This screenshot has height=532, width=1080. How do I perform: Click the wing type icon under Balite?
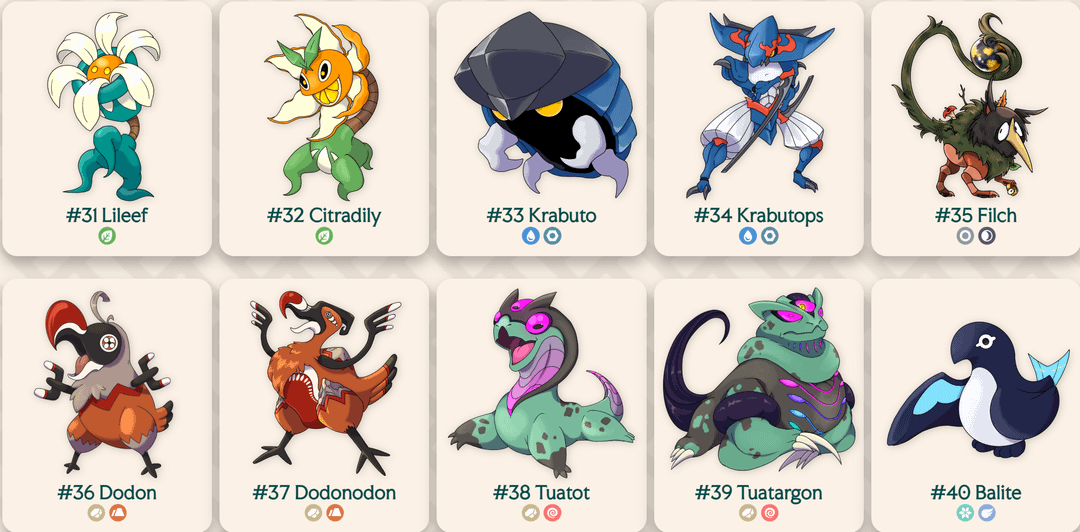[986, 513]
